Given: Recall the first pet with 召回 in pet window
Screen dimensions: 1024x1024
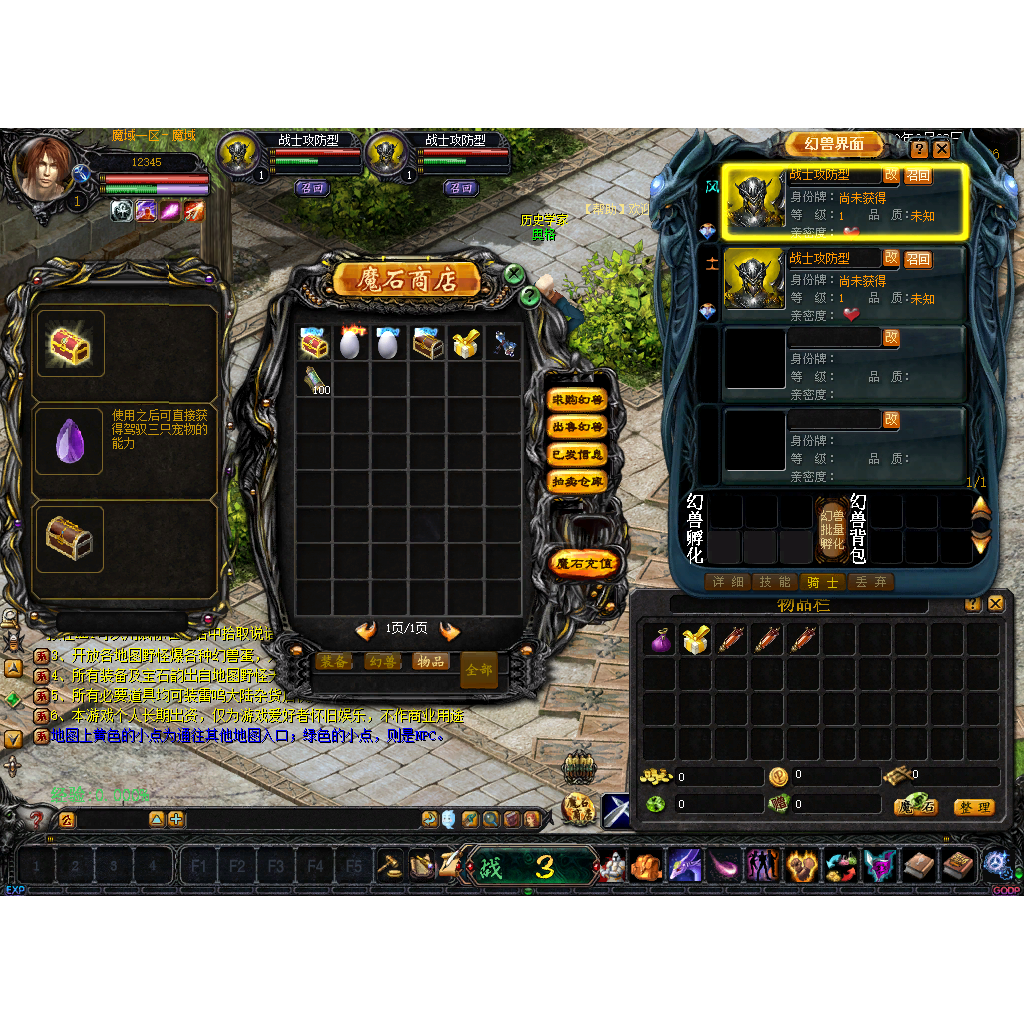Looking at the screenshot, I should point(918,176).
